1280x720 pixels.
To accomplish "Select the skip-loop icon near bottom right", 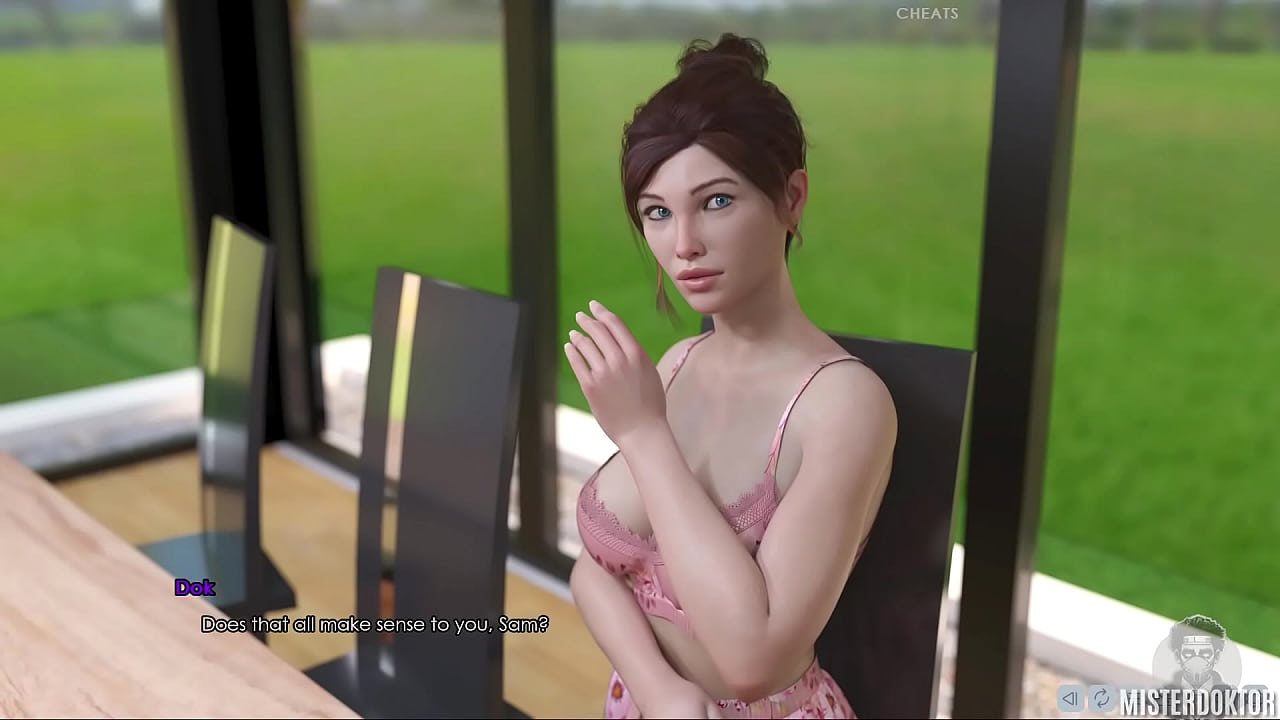I will click(1103, 698).
